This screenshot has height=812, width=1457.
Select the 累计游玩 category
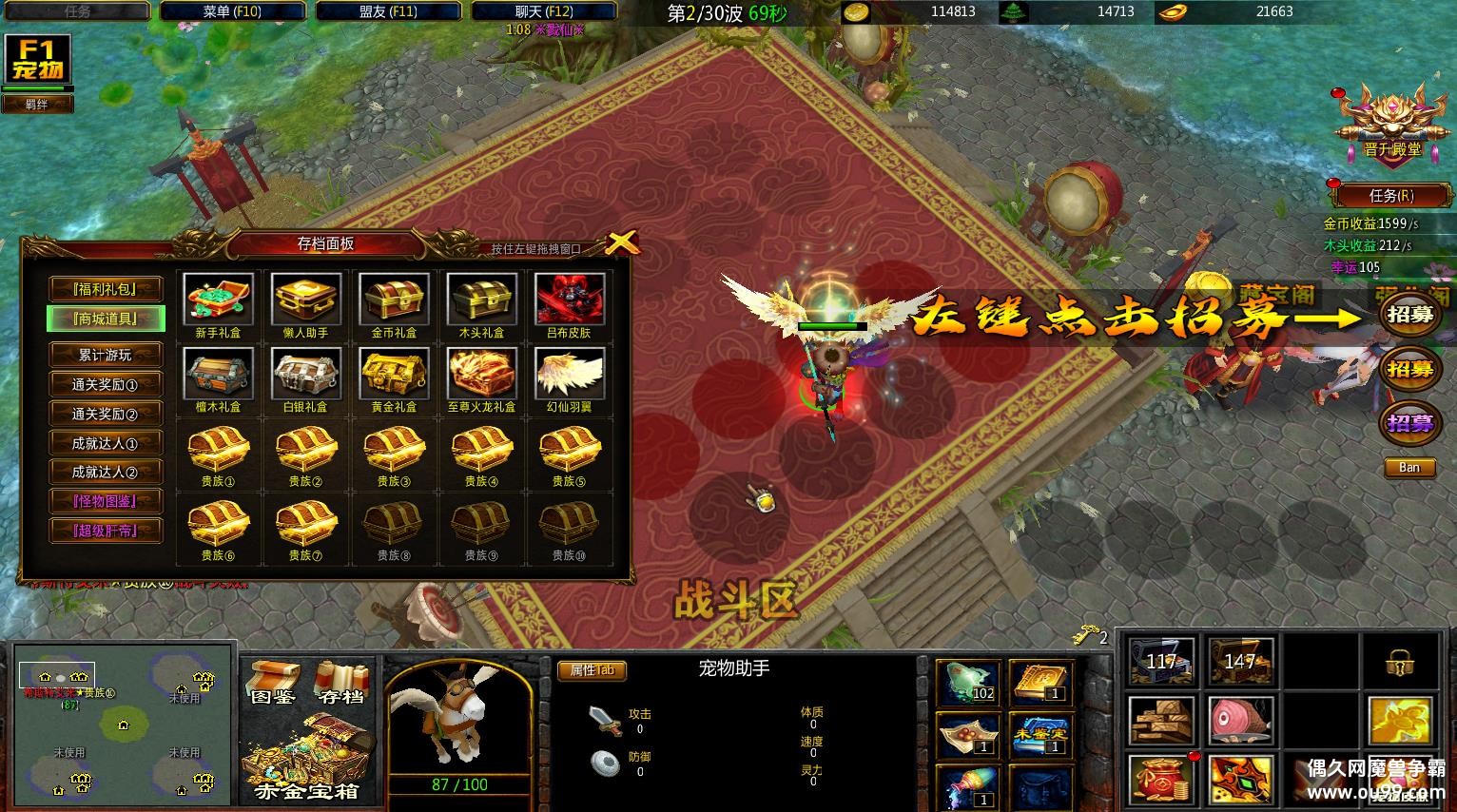(x=106, y=356)
